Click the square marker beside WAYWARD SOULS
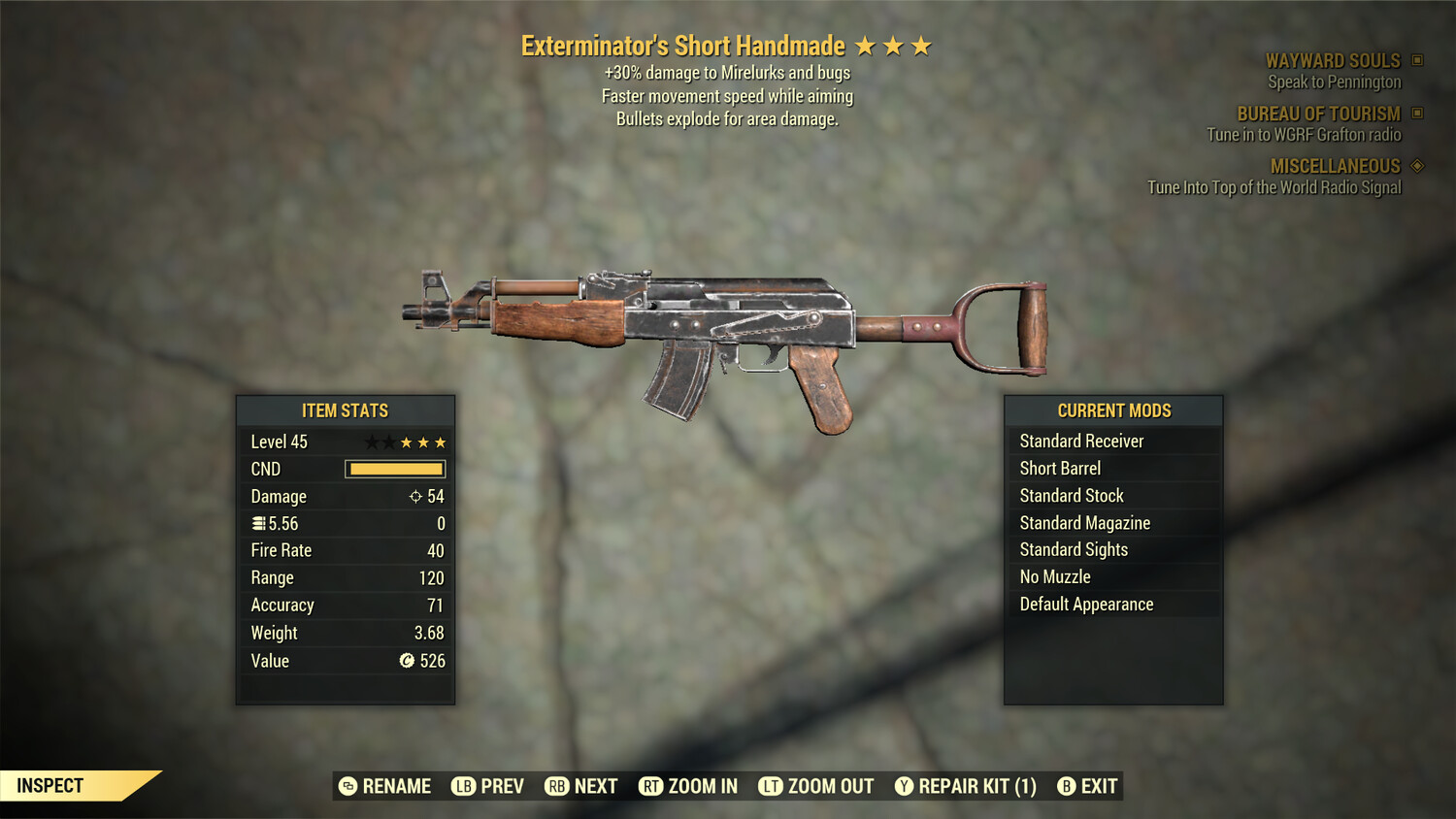The image size is (1456, 819). tap(1415, 60)
